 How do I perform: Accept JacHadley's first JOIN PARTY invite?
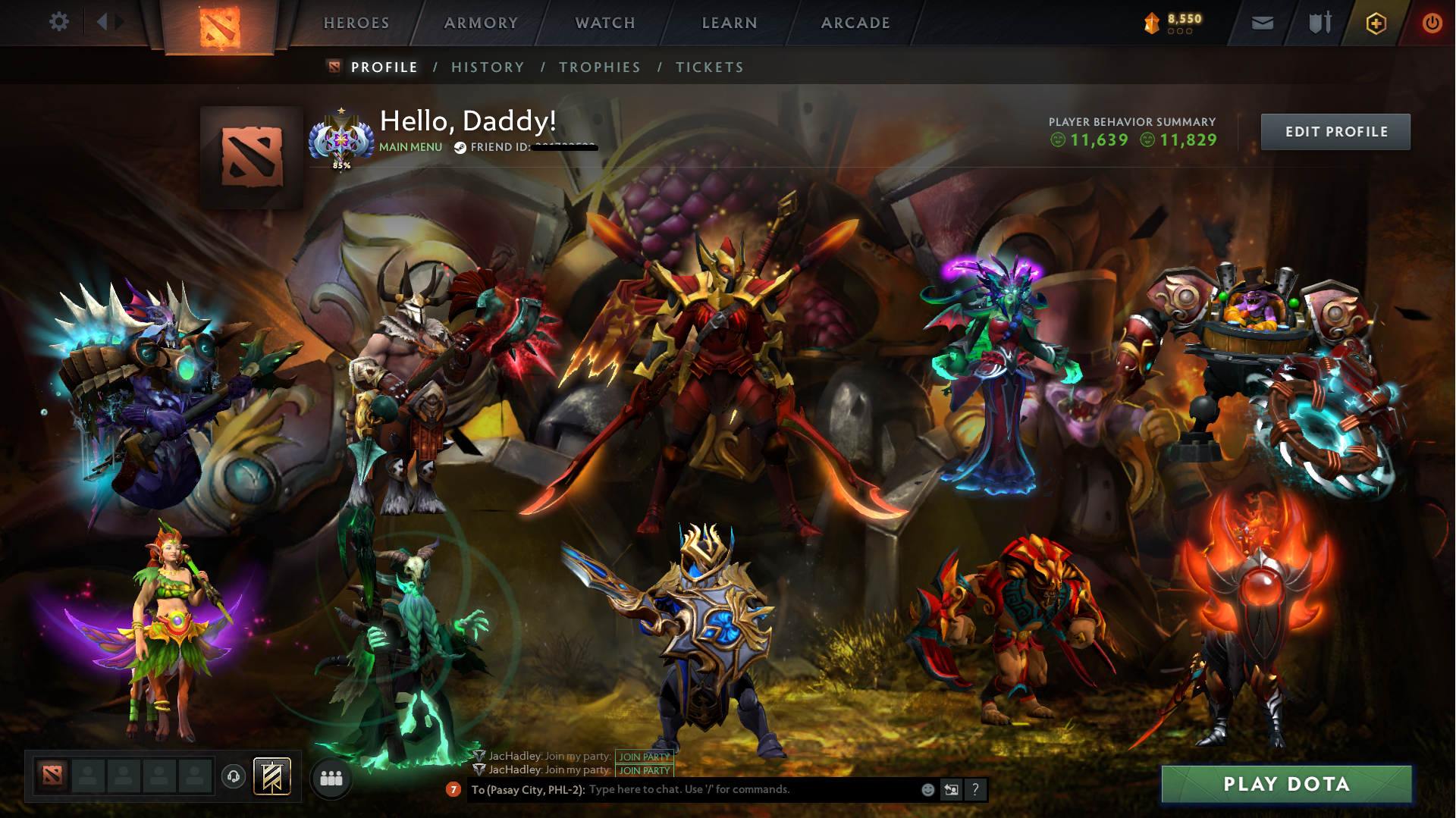pyautogui.click(x=644, y=756)
